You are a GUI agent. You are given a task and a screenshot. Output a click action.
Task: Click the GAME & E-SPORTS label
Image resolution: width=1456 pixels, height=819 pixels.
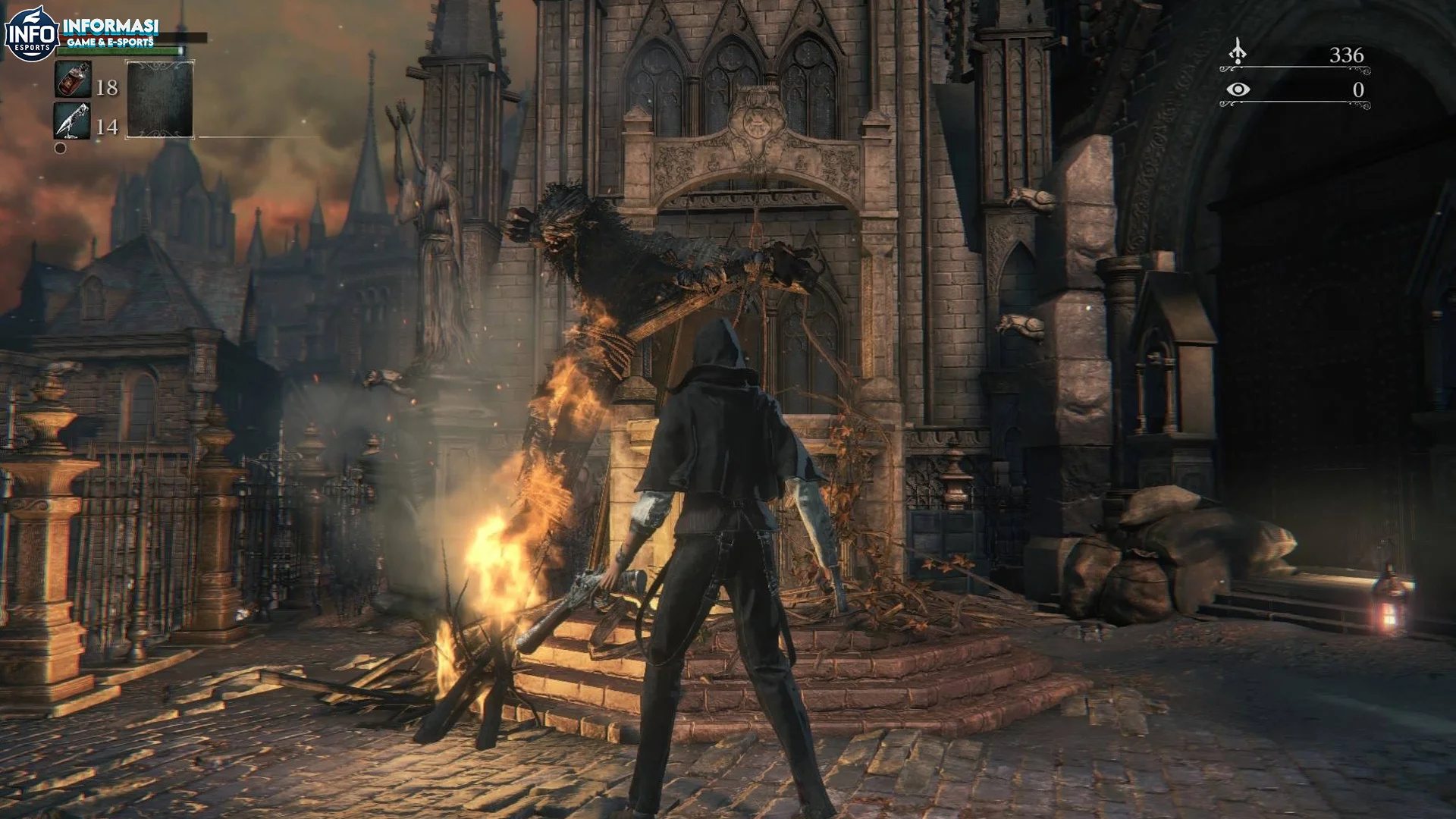coord(111,42)
